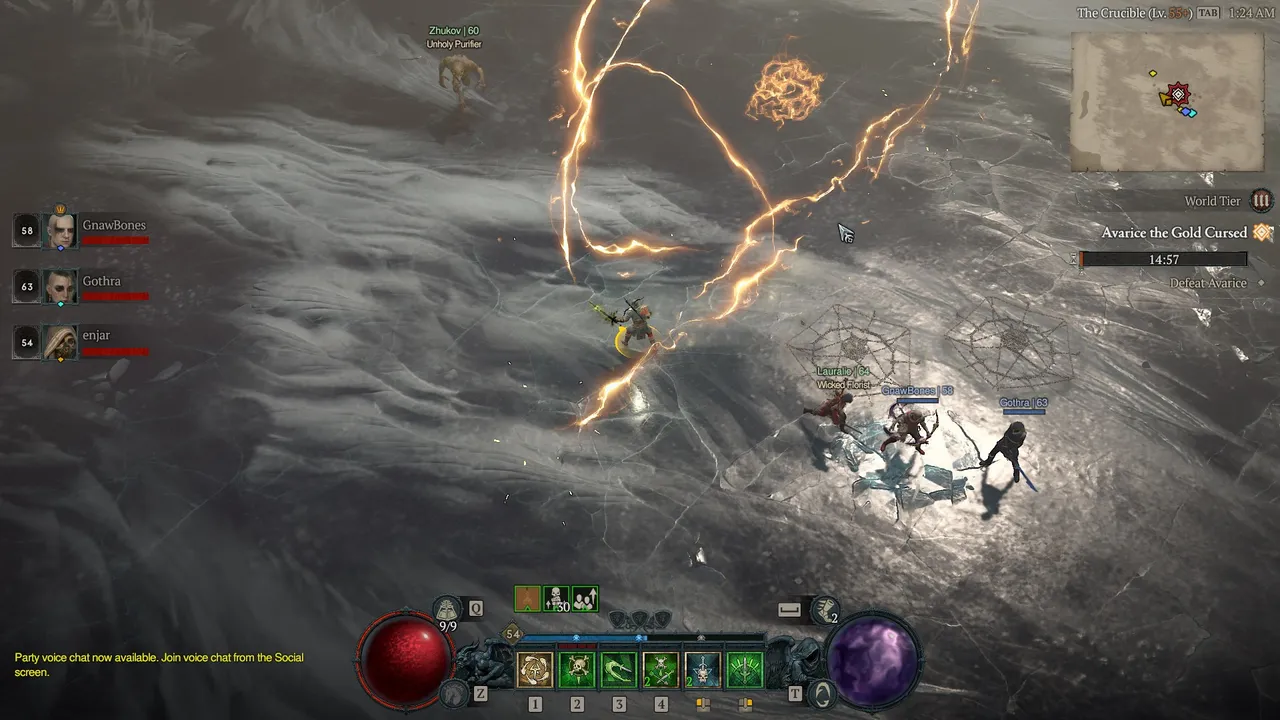Open the World Tier III emblem

point(1262,201)
